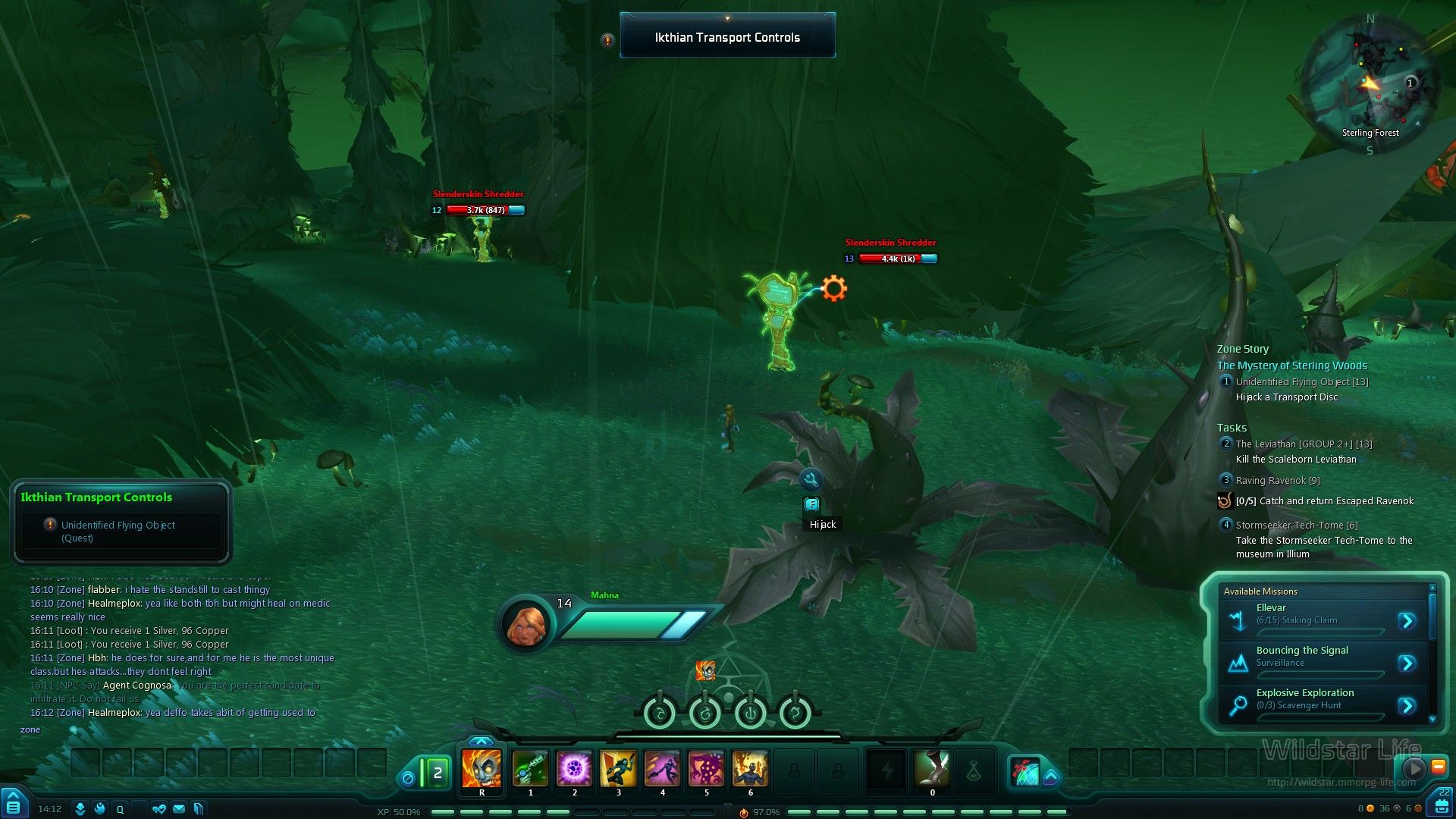
Task: Cast the purple energy orb ability
Action: 574,769
